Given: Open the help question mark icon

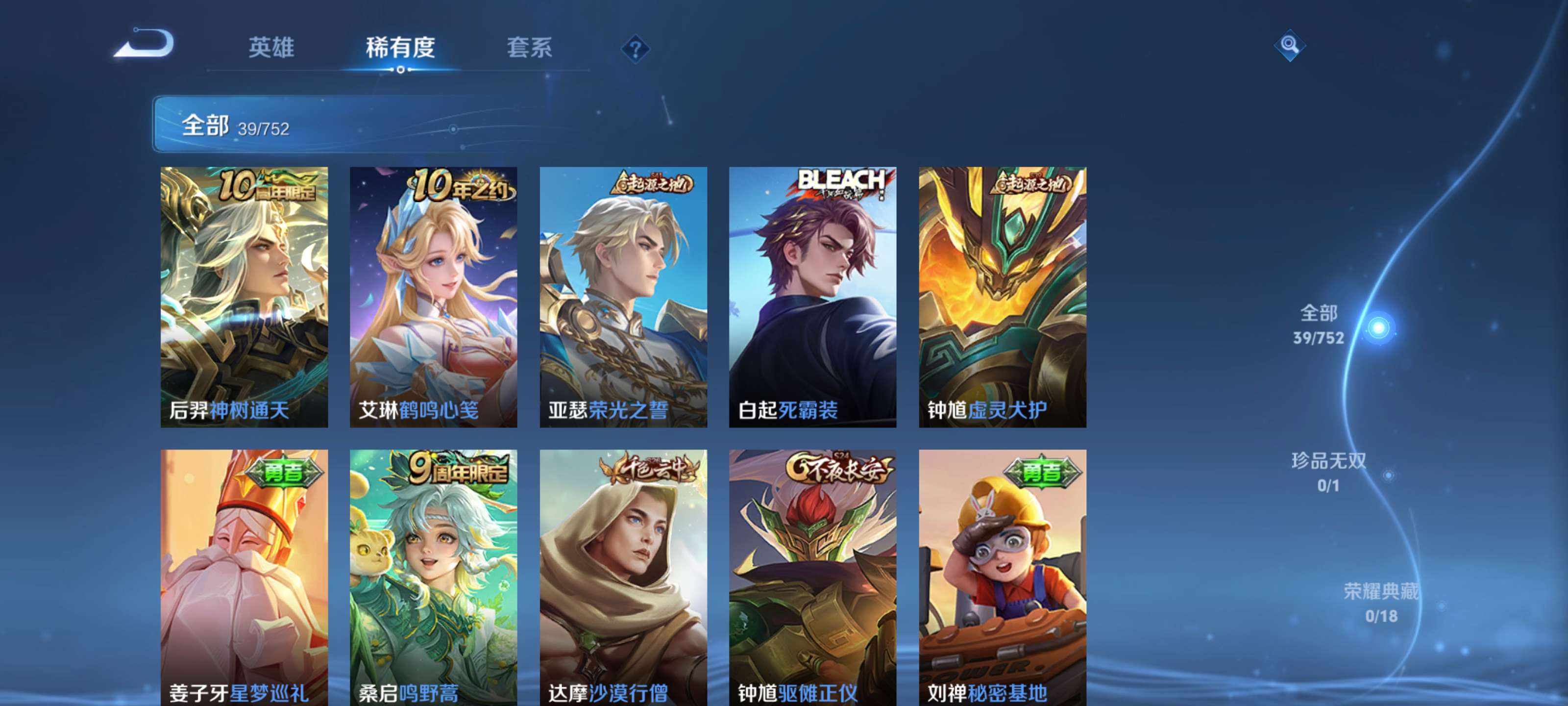Looking at the screenshot, I should pyautogui.click(x=635, y=49).
